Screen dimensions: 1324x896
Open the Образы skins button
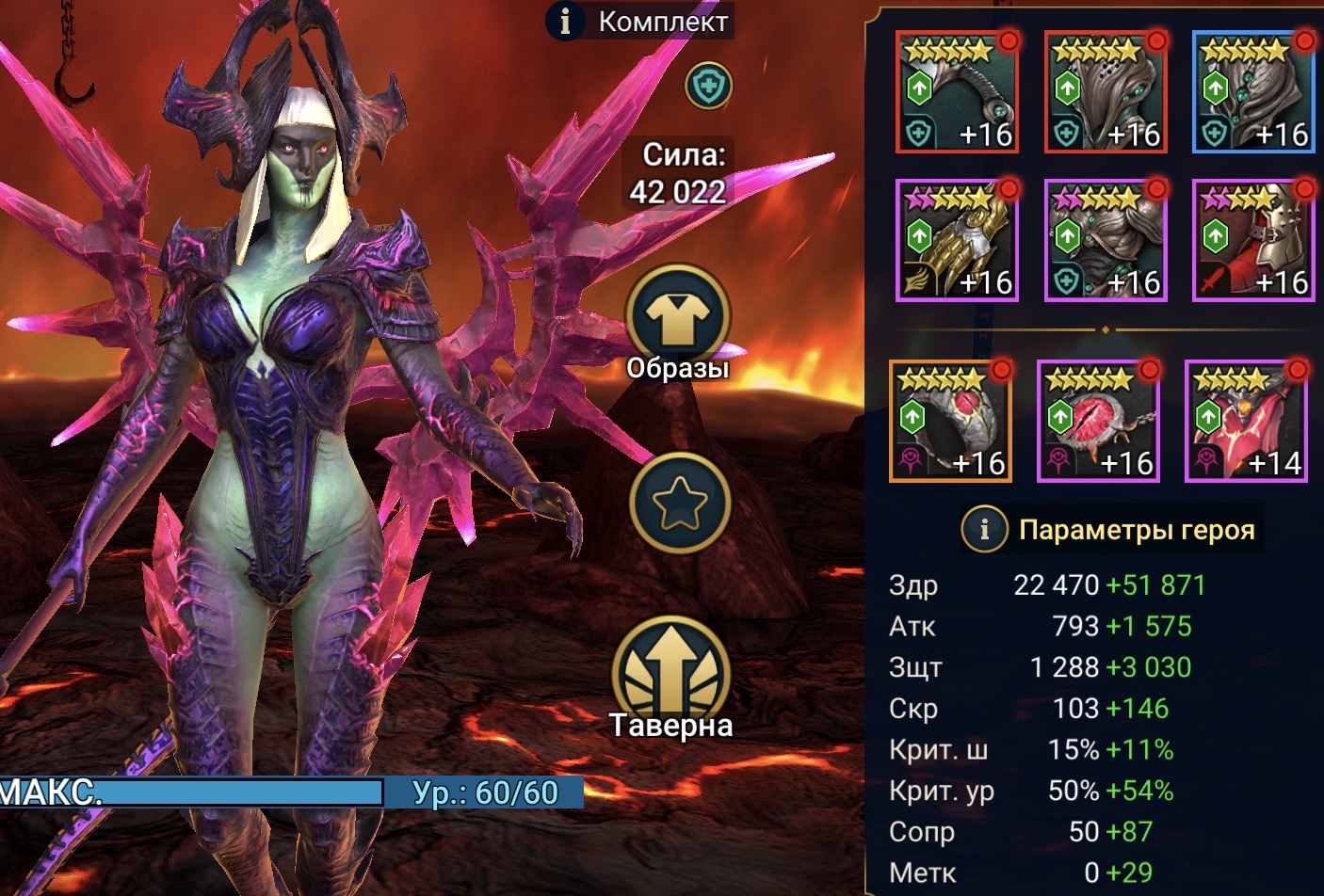[x=678, y=318]
